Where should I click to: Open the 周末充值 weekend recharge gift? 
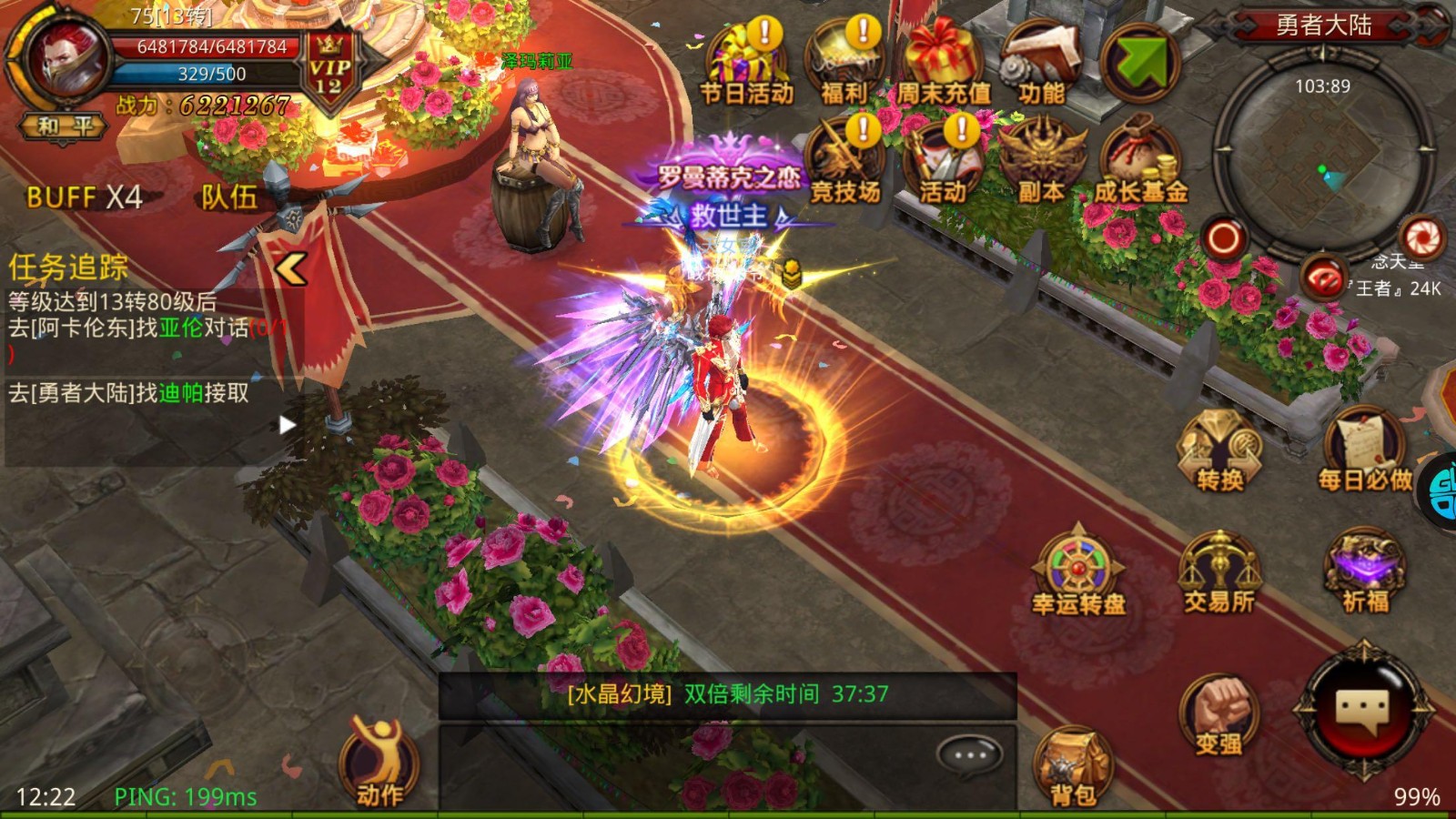pyautogui.click(x=943, y=64)
